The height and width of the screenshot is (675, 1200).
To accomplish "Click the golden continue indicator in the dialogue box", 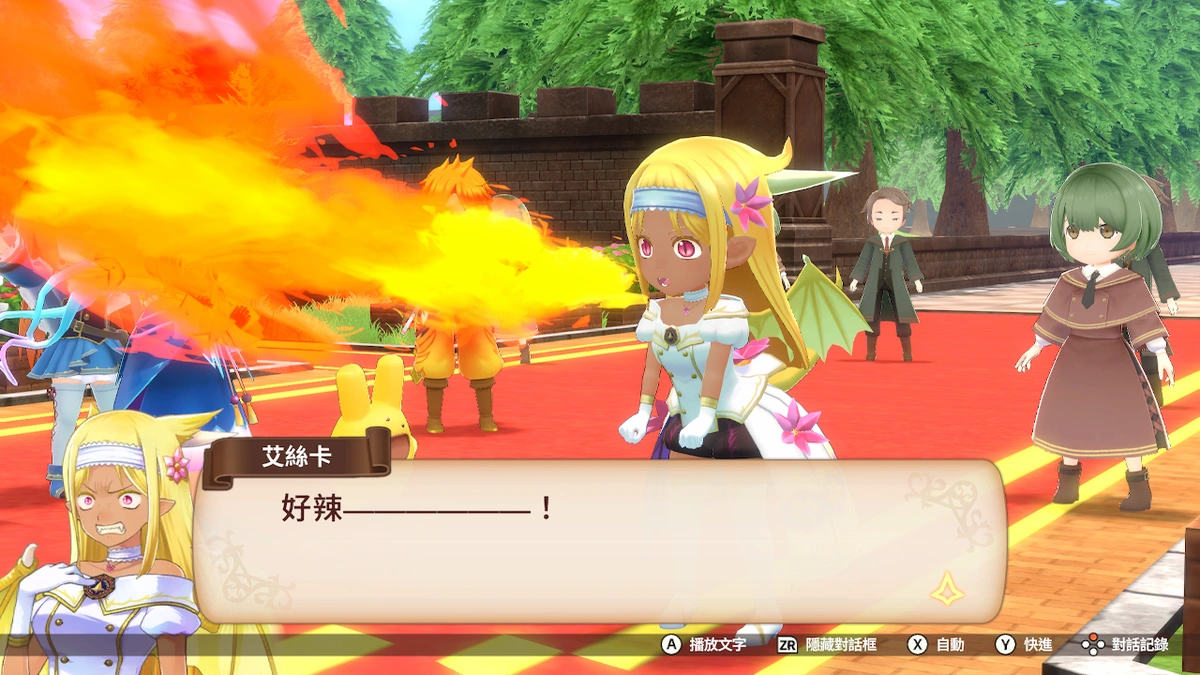I will pos(948,589).
